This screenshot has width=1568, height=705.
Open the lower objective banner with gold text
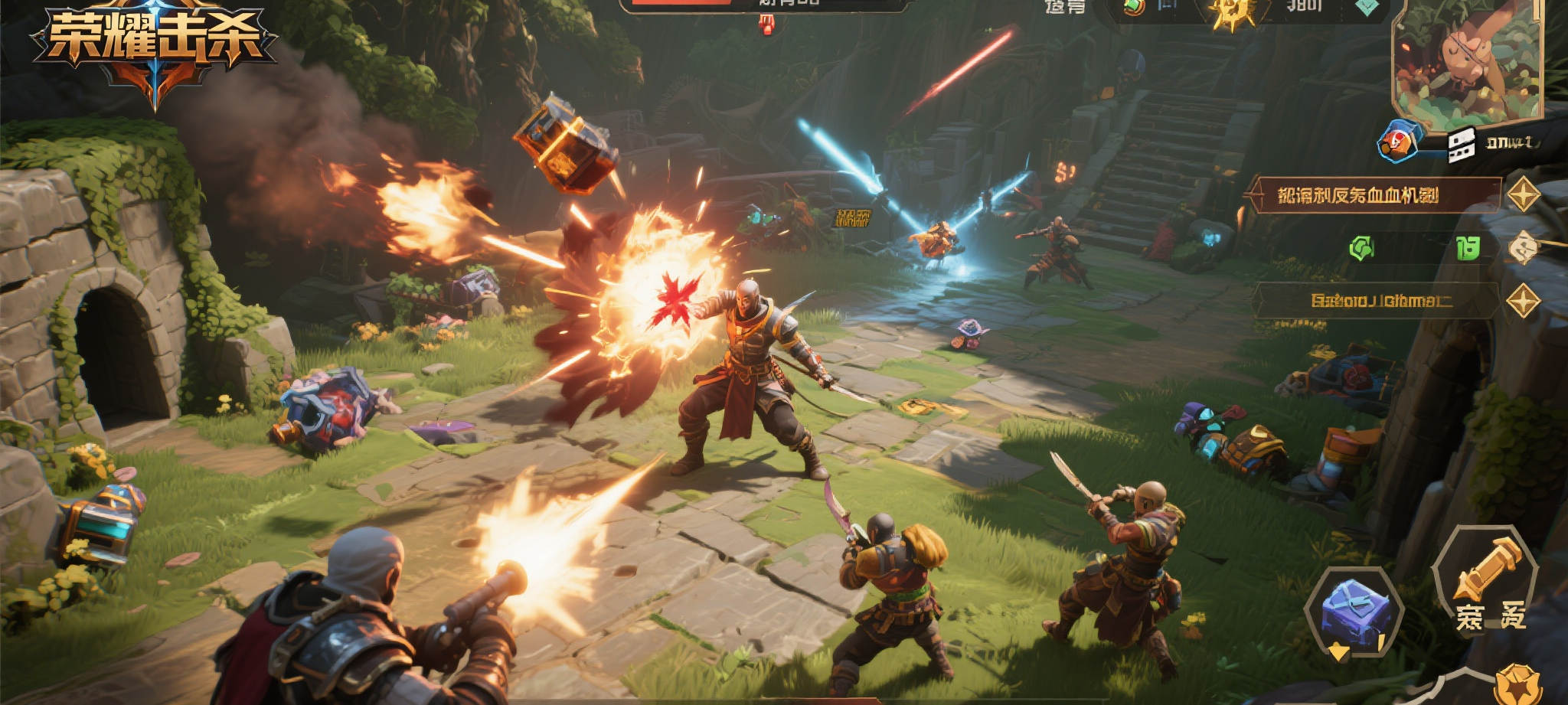[1376, 301]
